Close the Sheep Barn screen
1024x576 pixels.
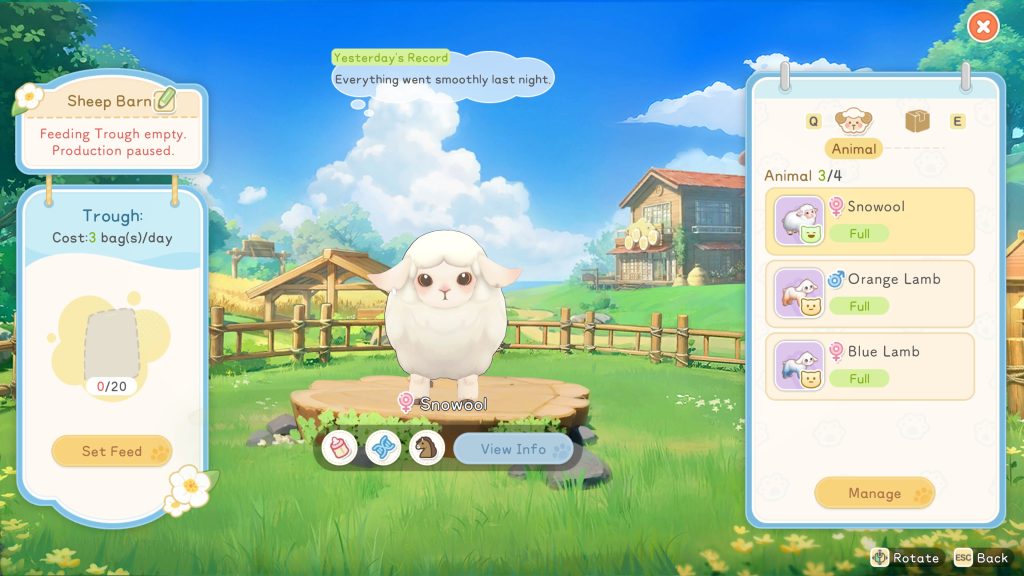(x=983, y=27)
